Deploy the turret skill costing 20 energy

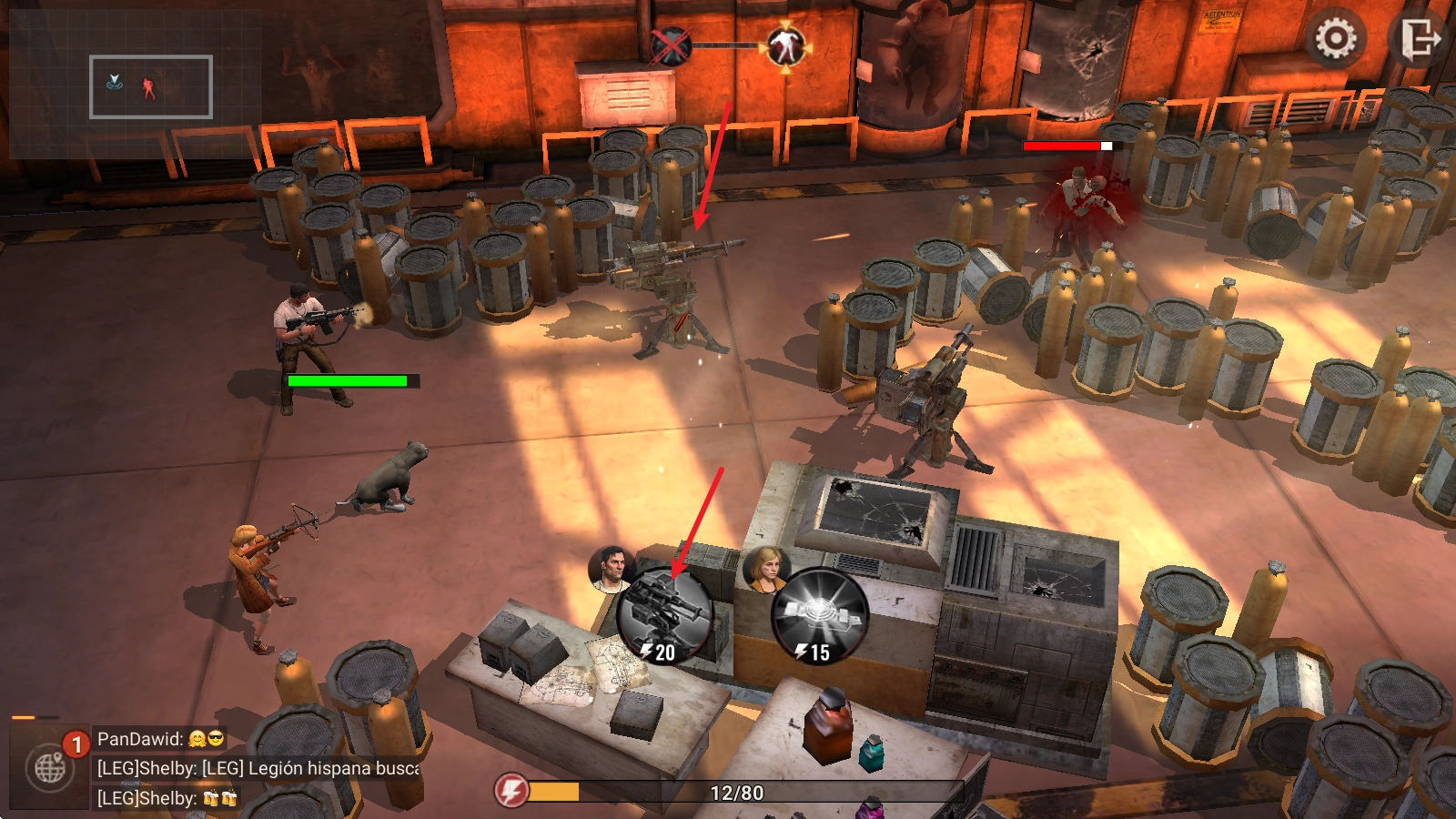click(x=664, y=616)
